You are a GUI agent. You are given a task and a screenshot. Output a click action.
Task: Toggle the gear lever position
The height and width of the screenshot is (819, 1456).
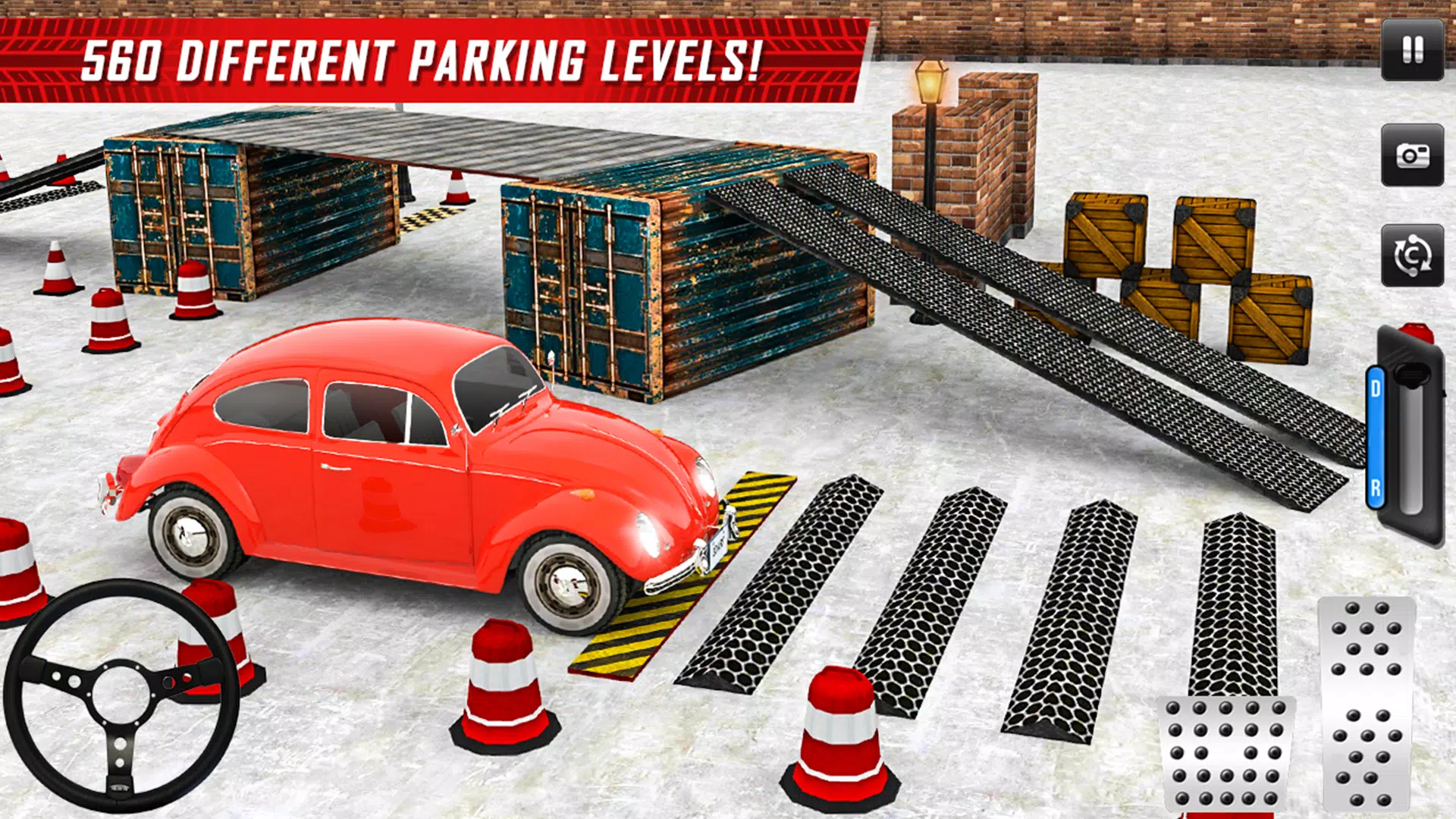(x=1412, y=375)
